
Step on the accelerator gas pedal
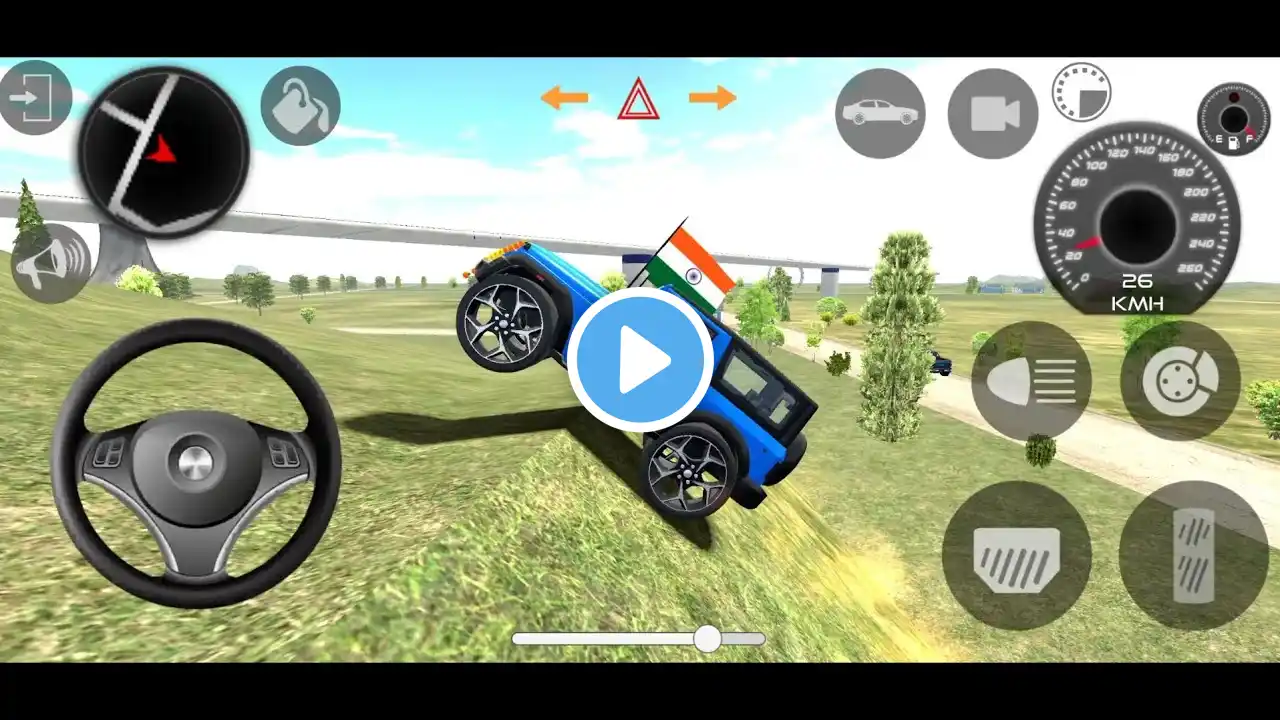[x=1193, y=555]
